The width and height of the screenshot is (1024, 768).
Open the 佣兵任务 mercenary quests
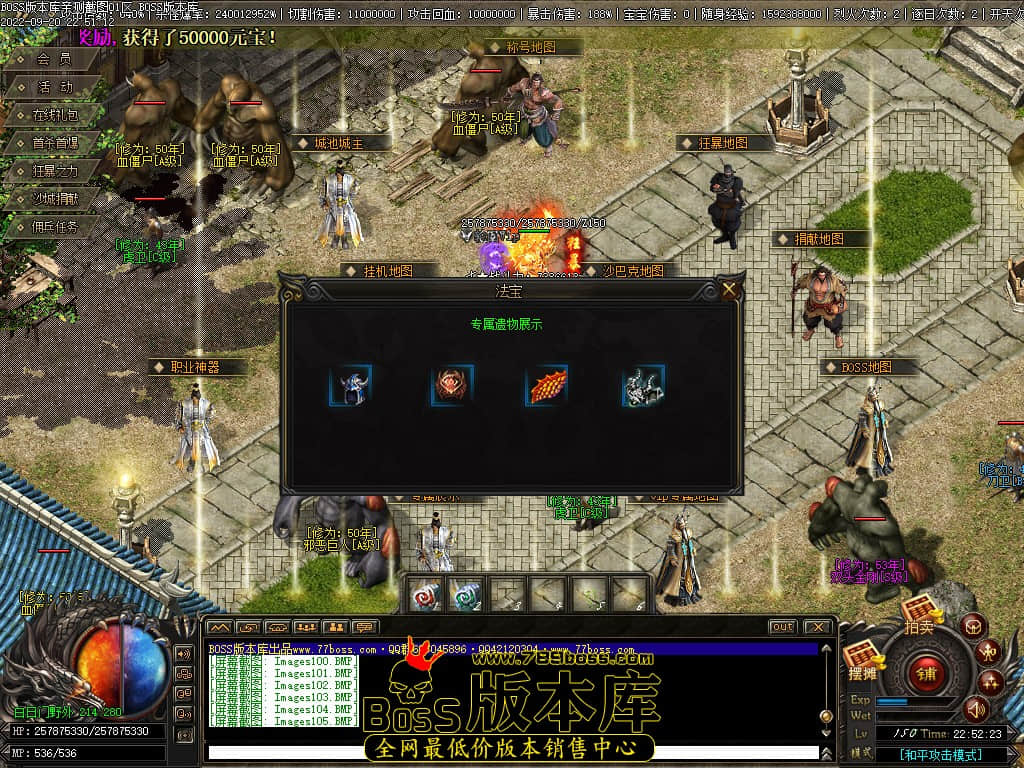point(54,227)
